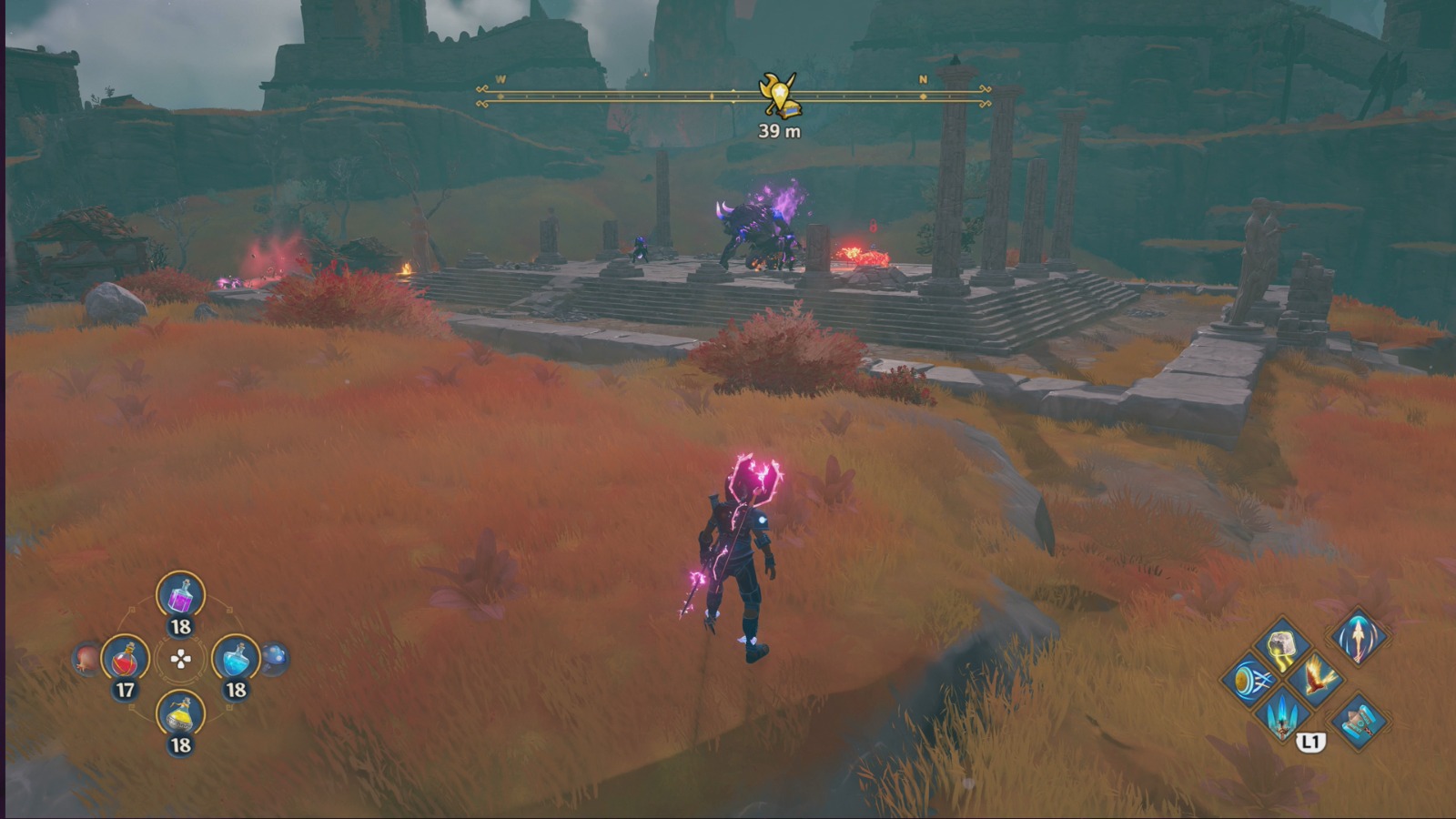The height and width of the screenshot is (819, 1456).
Task: Click the W marker on the compass bar
Action: pos(499,80)
